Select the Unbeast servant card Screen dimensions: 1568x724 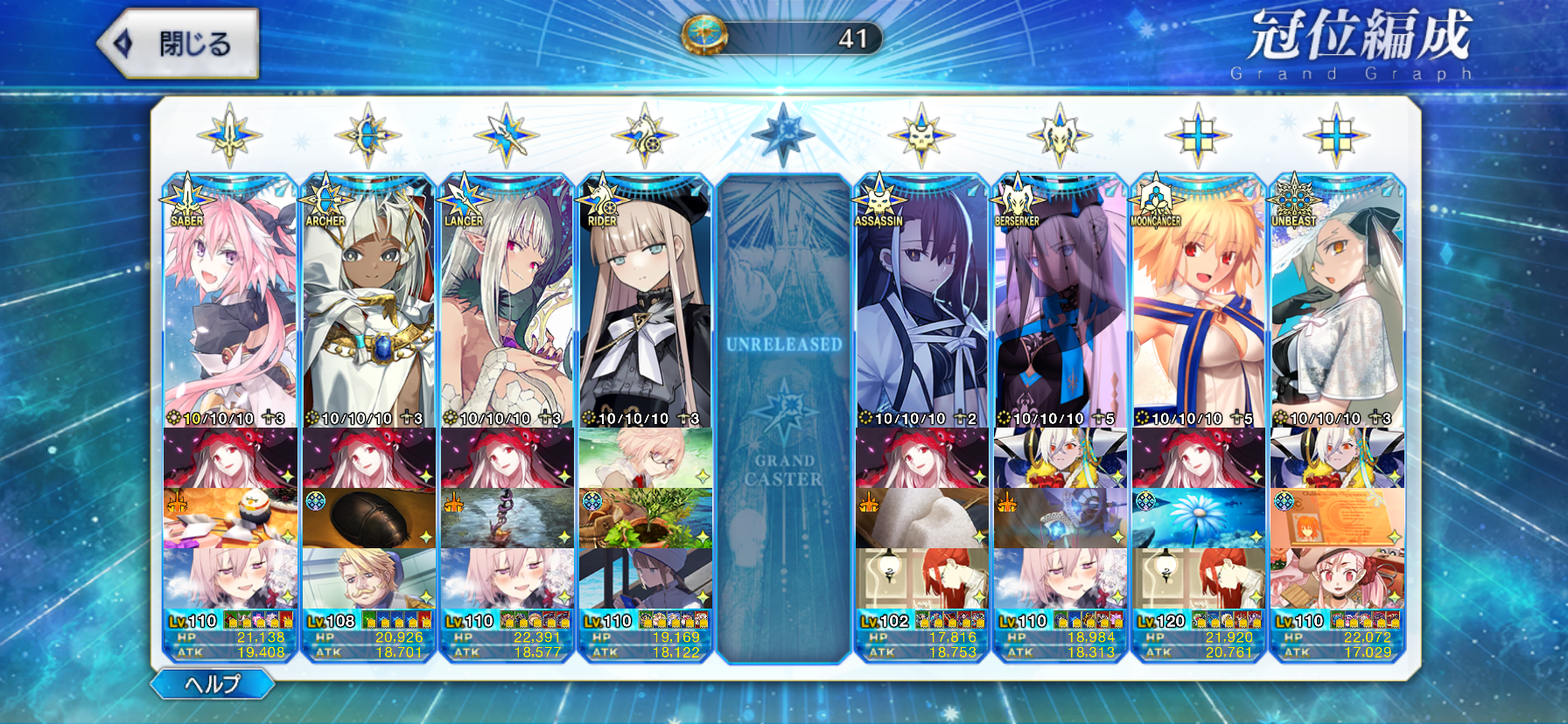pyautogui.click(x=1336, y=306)
